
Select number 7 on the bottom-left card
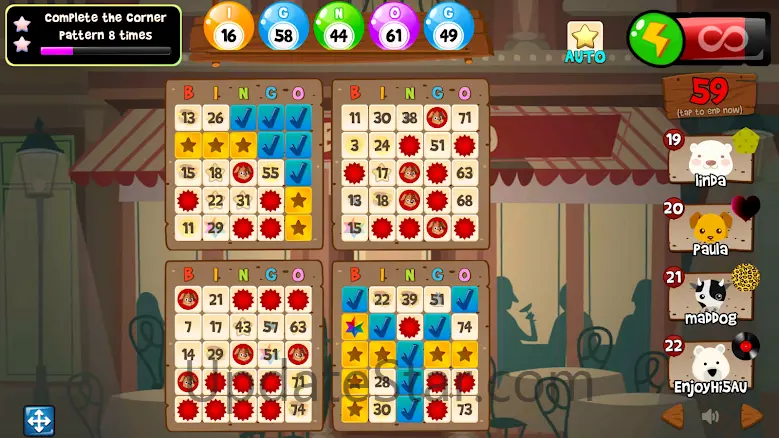[187, 327]
